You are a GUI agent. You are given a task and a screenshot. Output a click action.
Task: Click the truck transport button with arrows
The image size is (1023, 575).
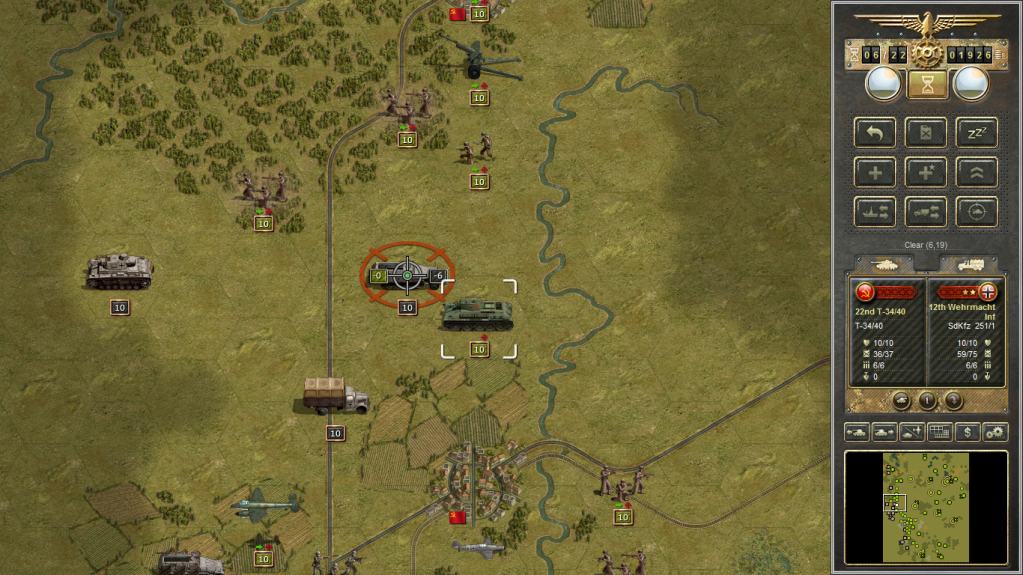pos(925,211)
